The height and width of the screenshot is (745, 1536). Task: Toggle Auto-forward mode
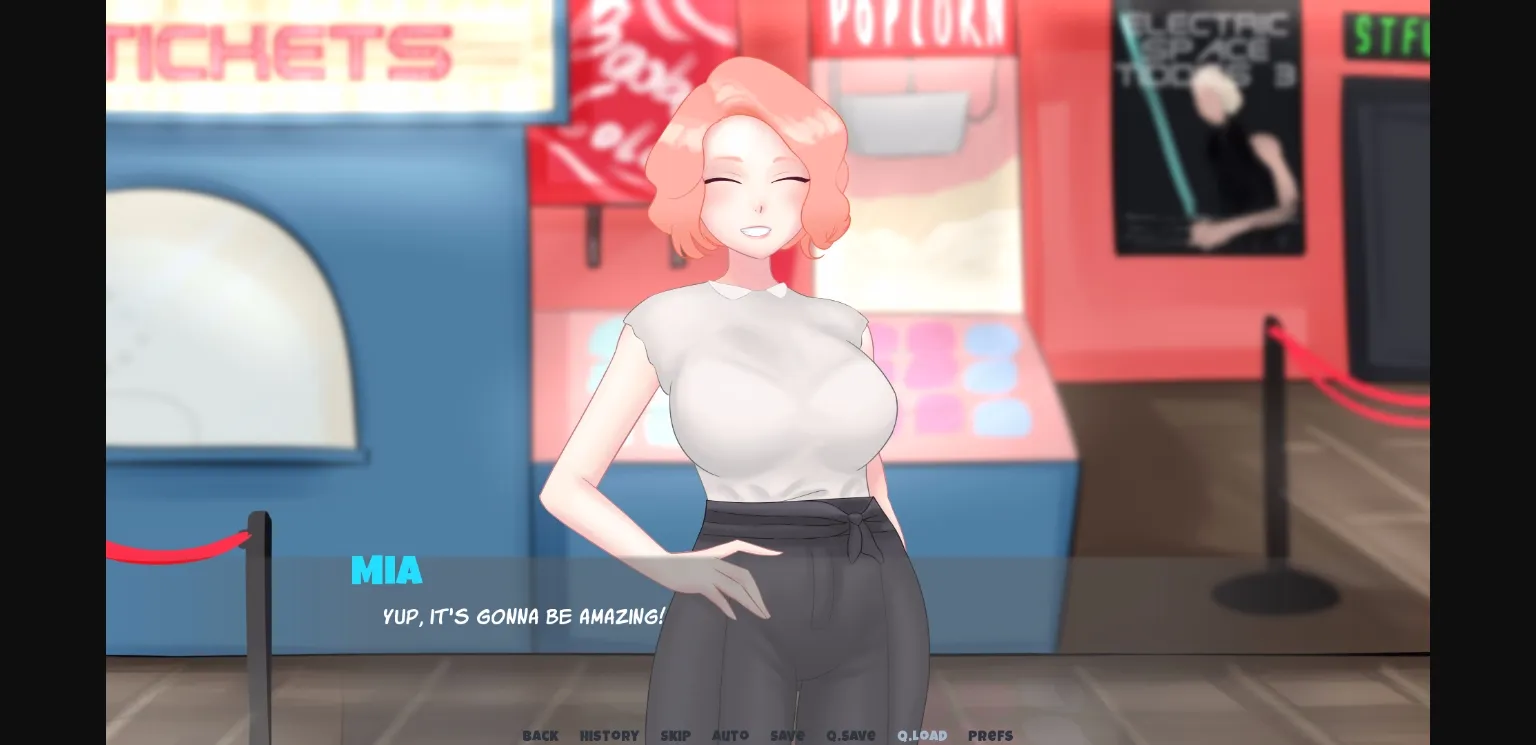[730, 735]
